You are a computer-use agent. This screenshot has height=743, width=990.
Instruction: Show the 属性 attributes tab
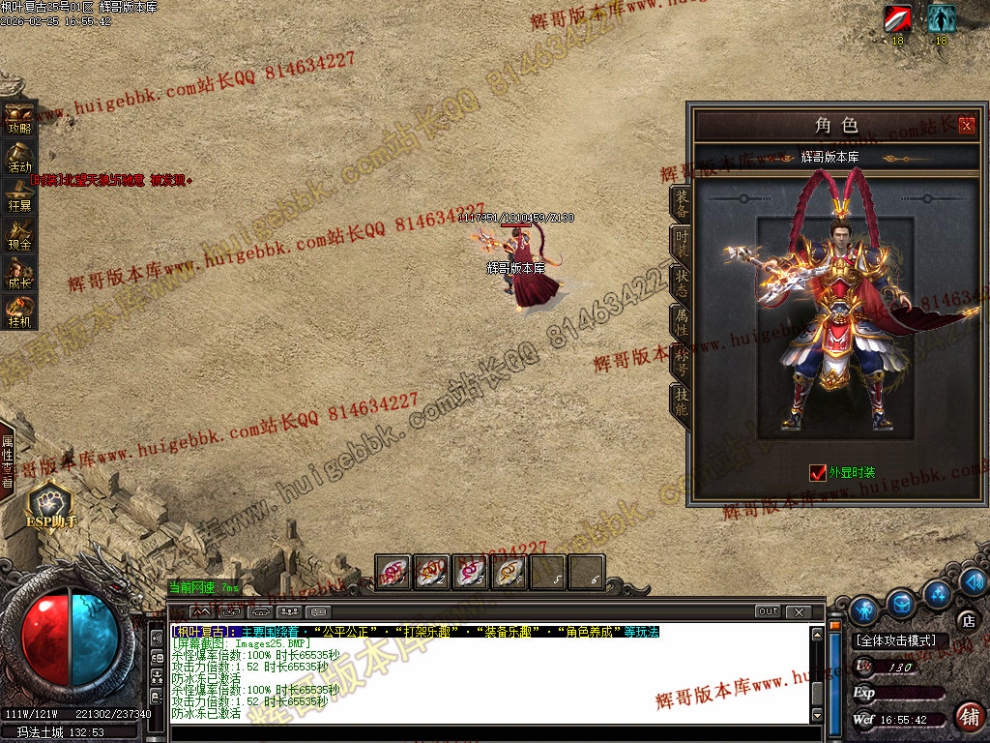680,320
